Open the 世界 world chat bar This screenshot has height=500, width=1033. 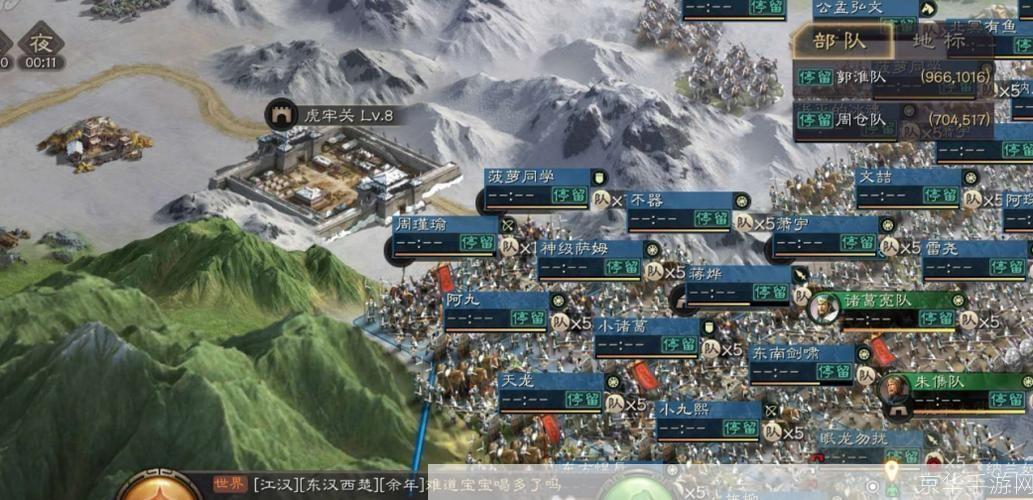click(x=320, y=485)
